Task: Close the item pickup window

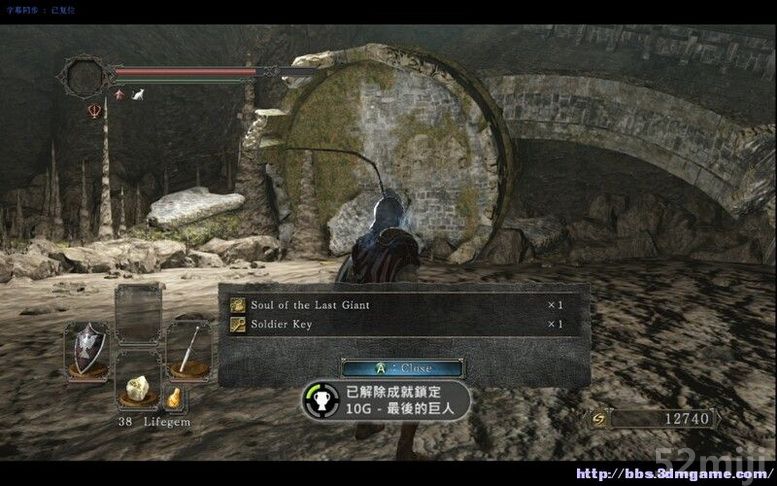Action: click(x=401, y=368)
